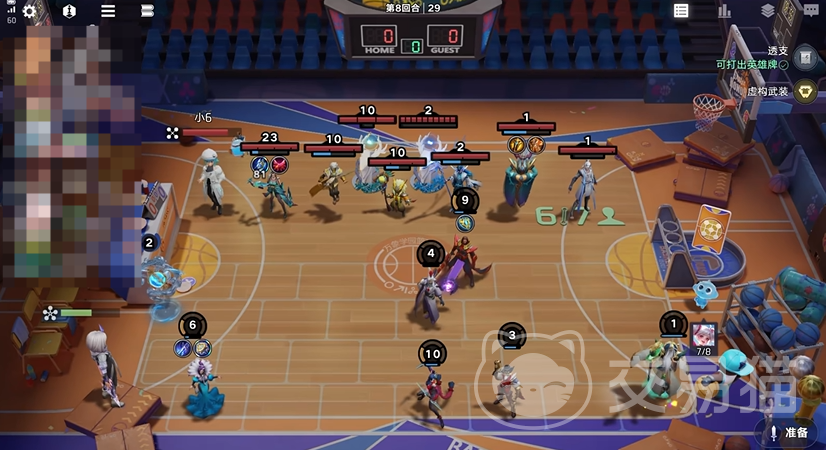Select the hero portrait card showing 7/8
This screenshot has width=826, height=450.
point(704,333)
